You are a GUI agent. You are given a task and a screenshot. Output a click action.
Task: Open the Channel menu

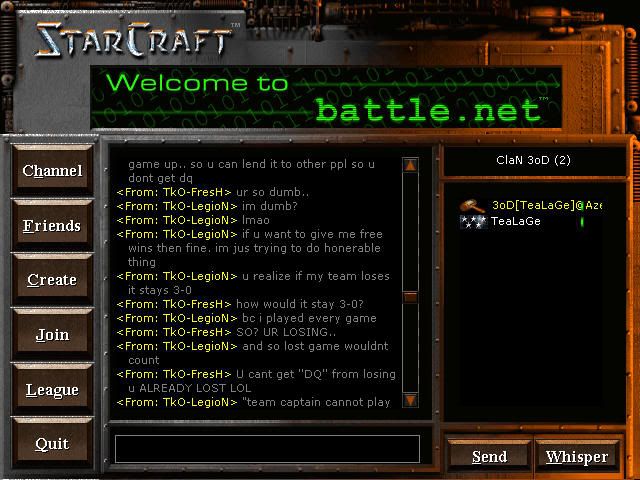pos(52,171)
